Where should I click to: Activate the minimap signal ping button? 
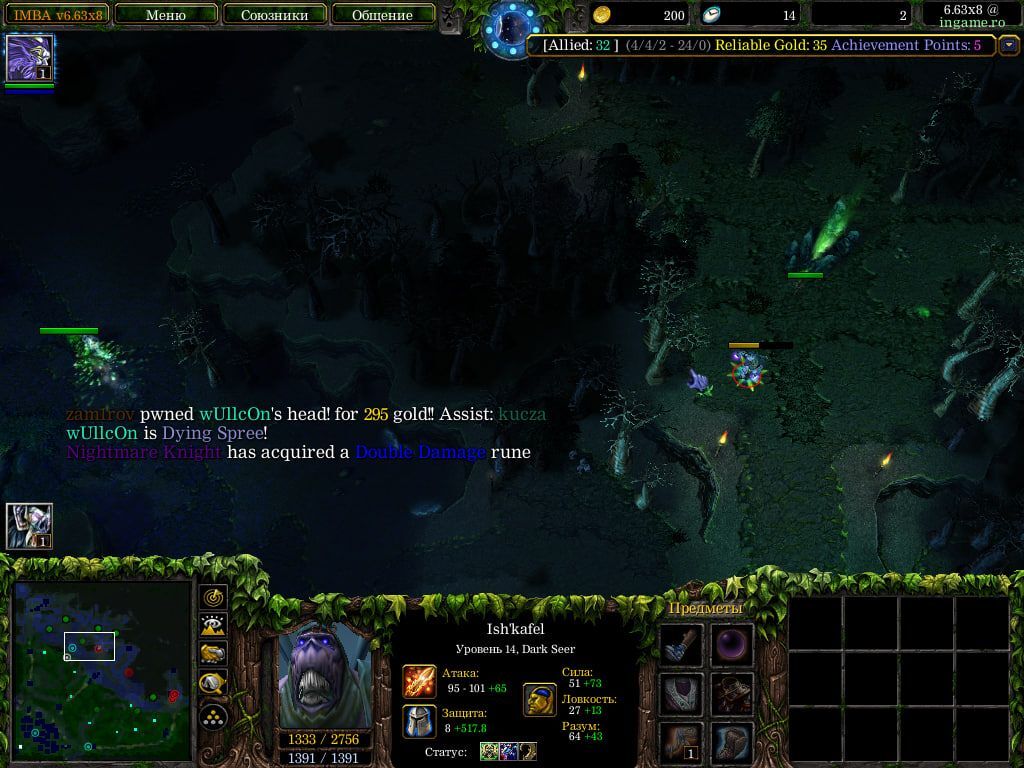214,597
